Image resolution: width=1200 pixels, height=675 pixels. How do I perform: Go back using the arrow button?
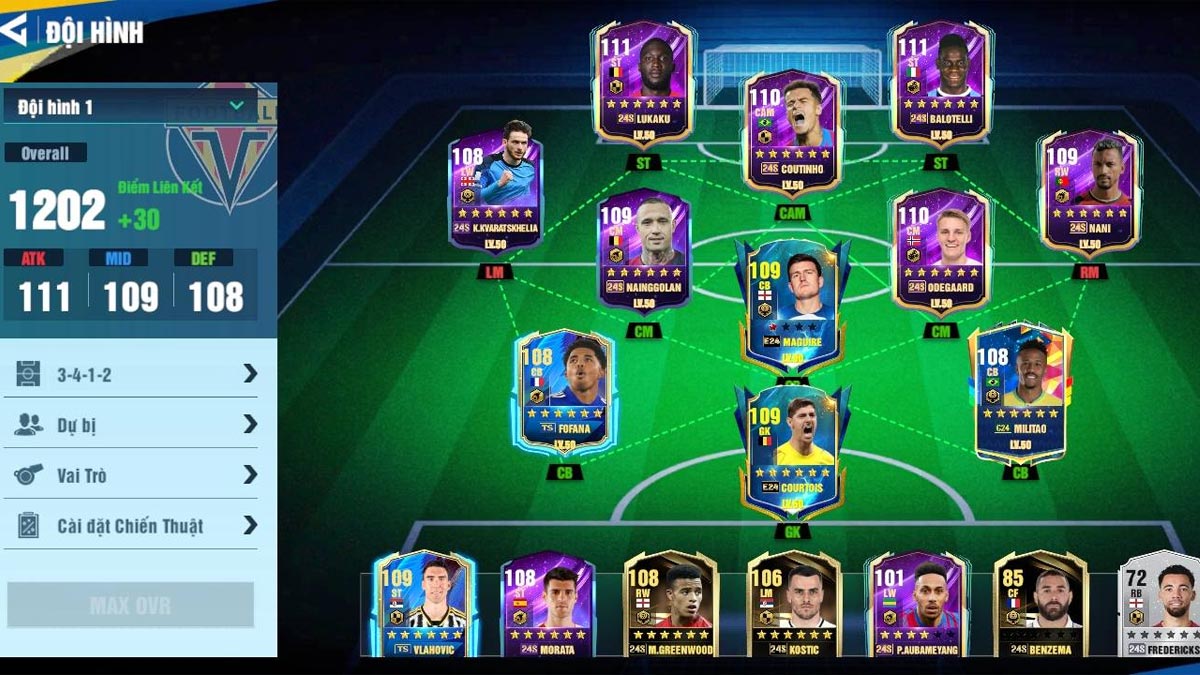click(14, 30)
